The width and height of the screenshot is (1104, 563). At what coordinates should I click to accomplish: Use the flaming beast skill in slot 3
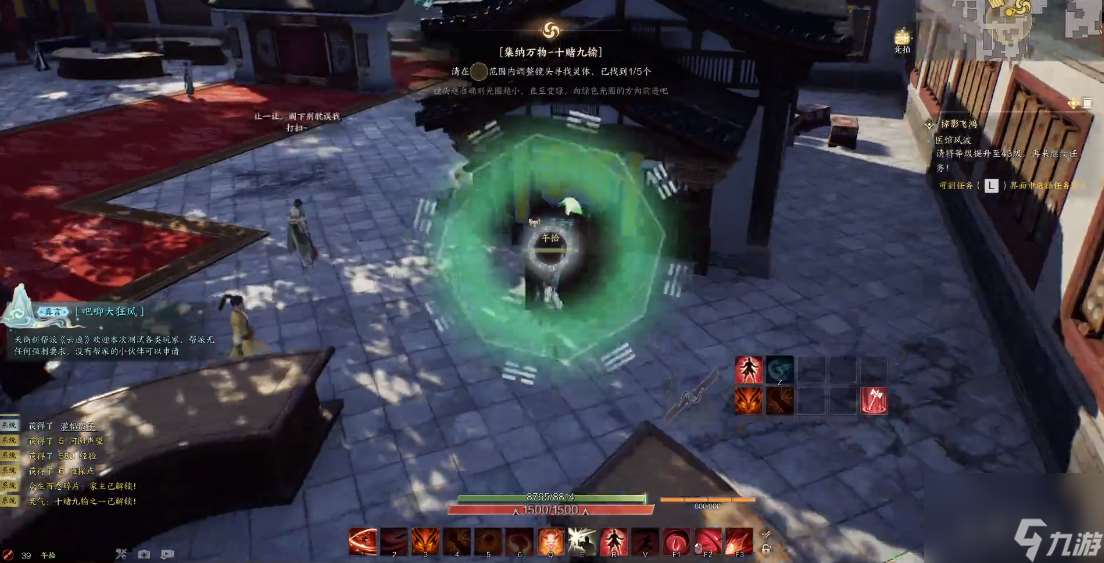pyautogui.click(x=427, y=540)
